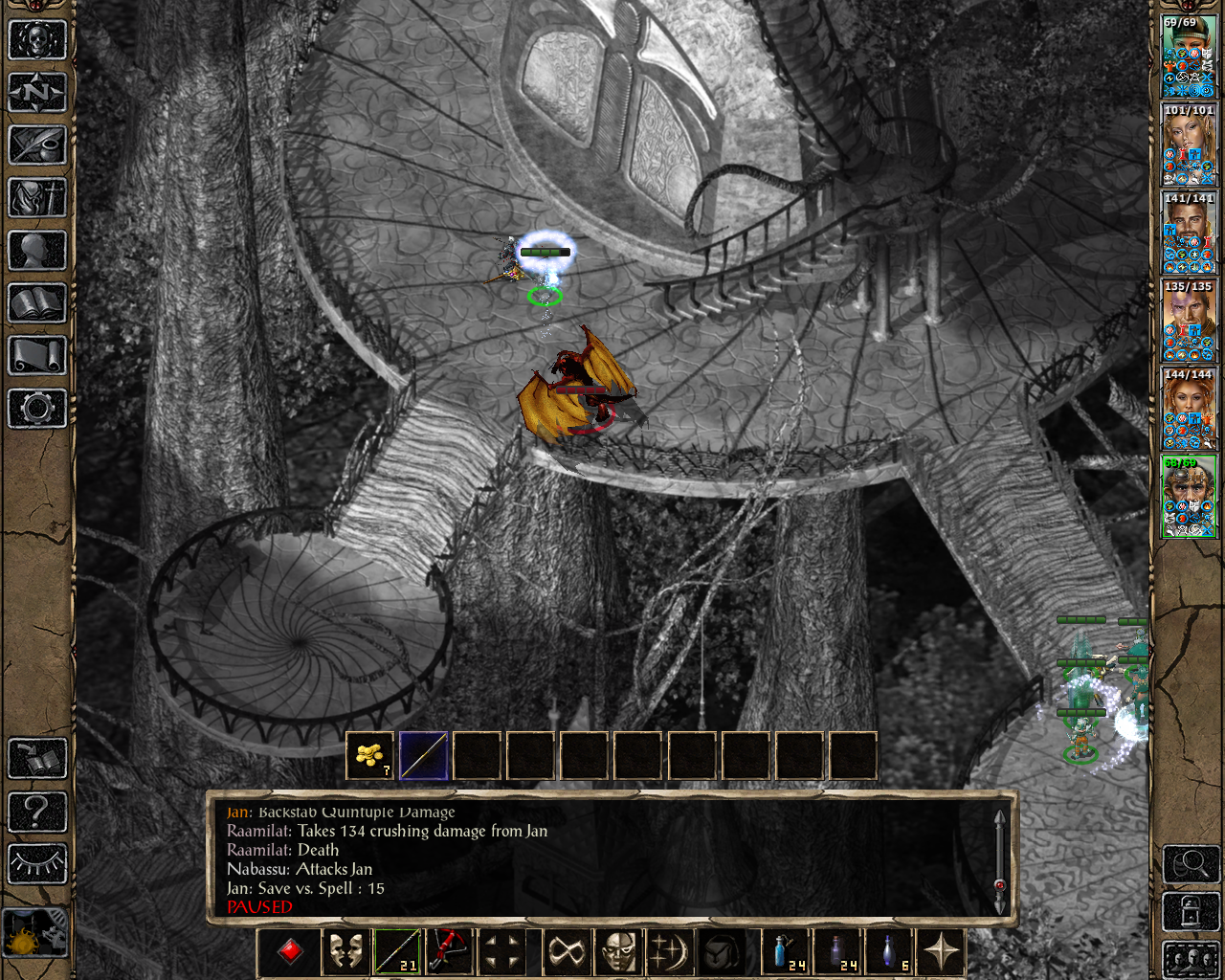The width and height of the screenshot is (1225, 980).
Task: Select the quarterstaff weapon slot with 21
Action: (396, 952)
